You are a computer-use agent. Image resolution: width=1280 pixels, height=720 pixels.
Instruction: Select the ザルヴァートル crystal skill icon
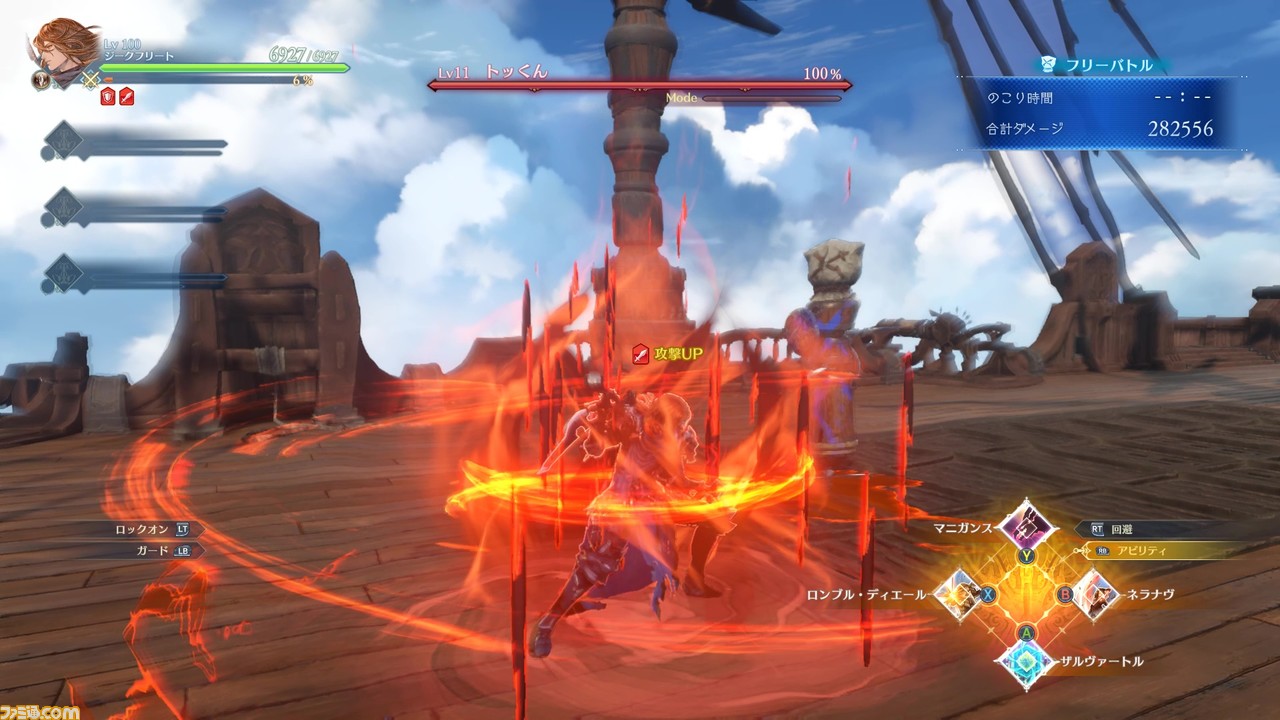coord(1026,662)
